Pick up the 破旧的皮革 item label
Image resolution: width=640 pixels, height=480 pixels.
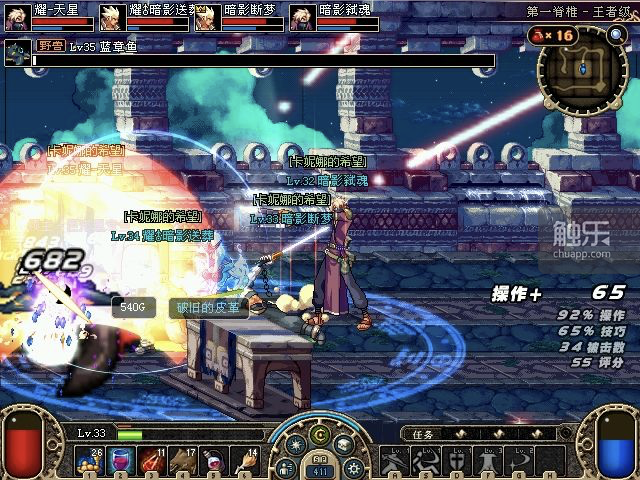(x=208, y=307)
